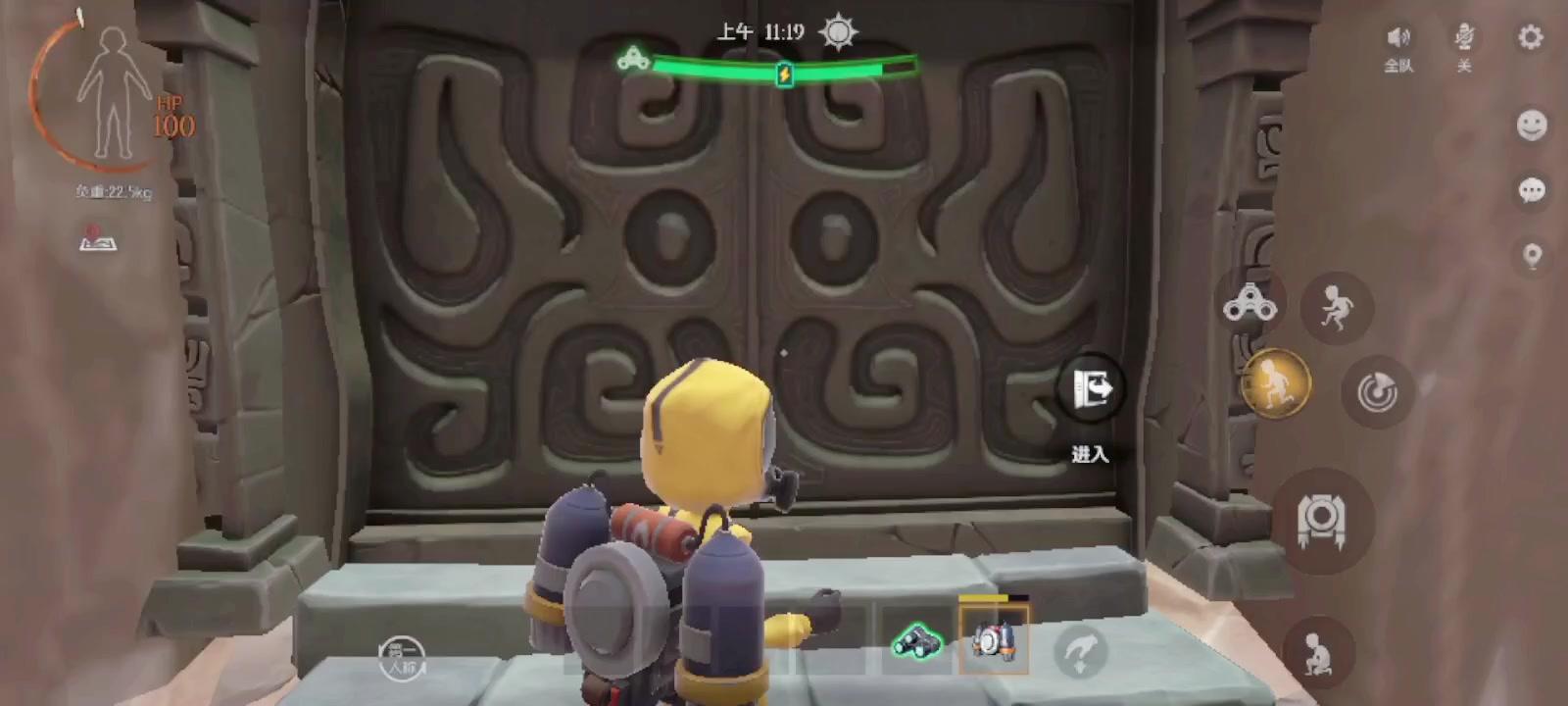Image resolution: width=1568 pixels, height=706 pixels.
Task: Tap the crouch action button
Action: click(1318, 652)
